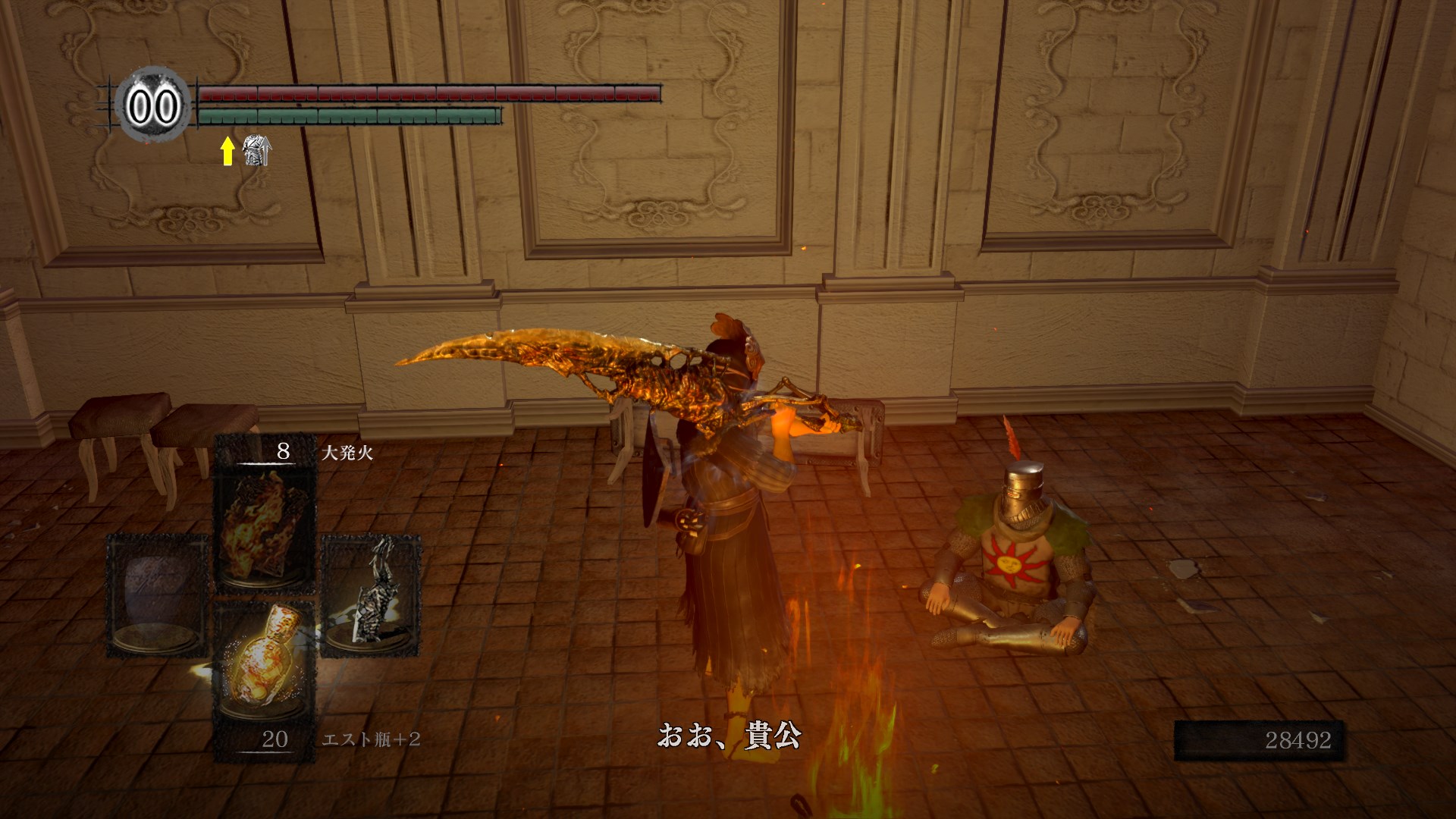Choose the left-hand shield equipment slot
Image resolution: width=1456 pixels, height=819 pixels.
click(158, 596)
